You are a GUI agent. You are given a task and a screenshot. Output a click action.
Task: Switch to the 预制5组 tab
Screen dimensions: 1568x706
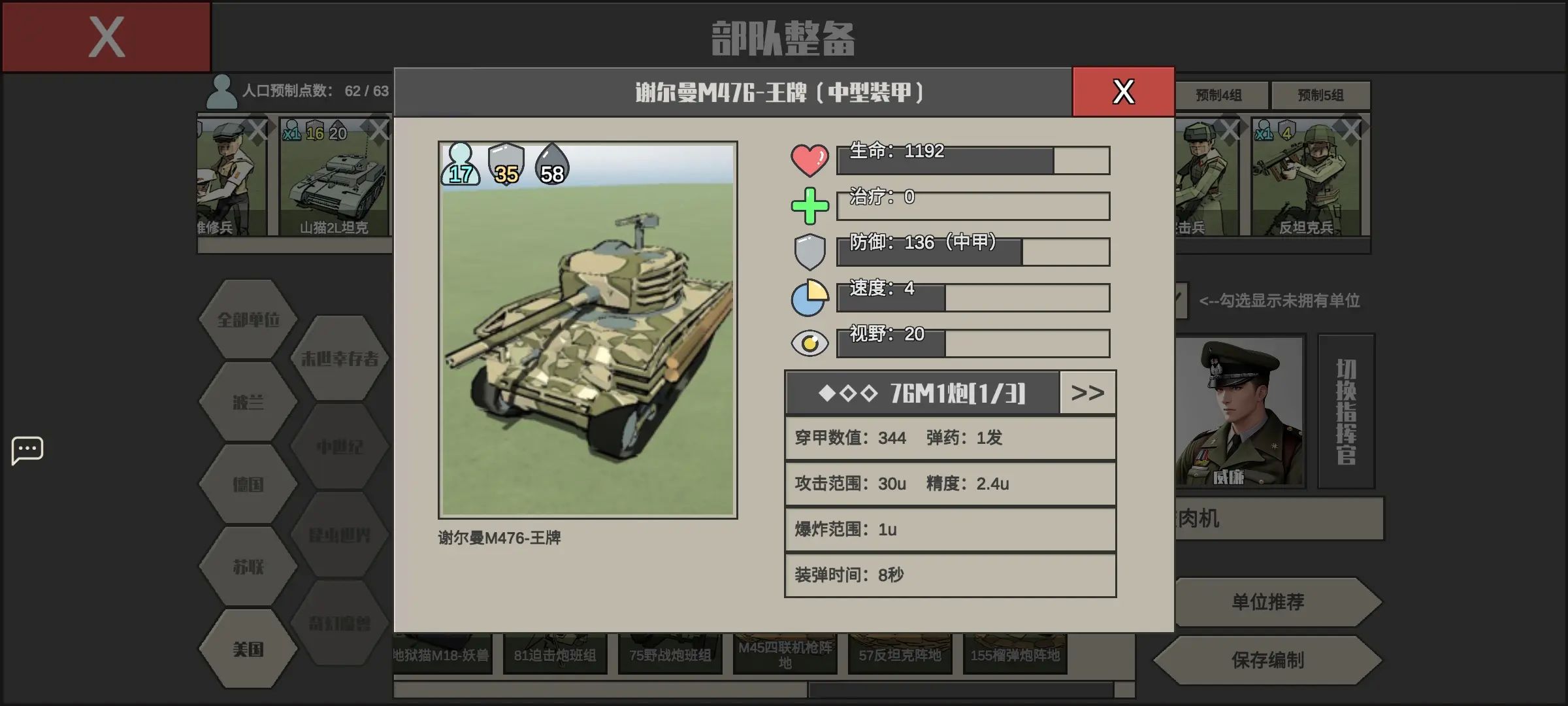(x=1321, y=95)
